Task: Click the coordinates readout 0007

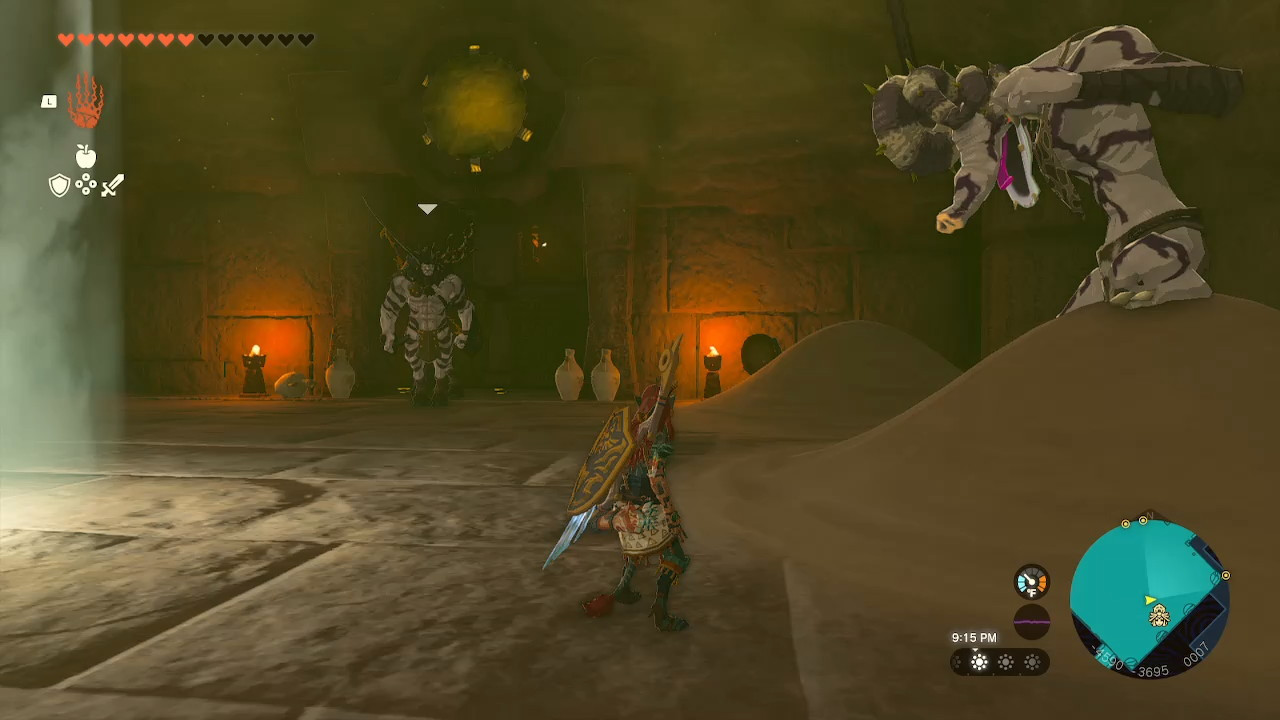Action: tap(1199, 654)
